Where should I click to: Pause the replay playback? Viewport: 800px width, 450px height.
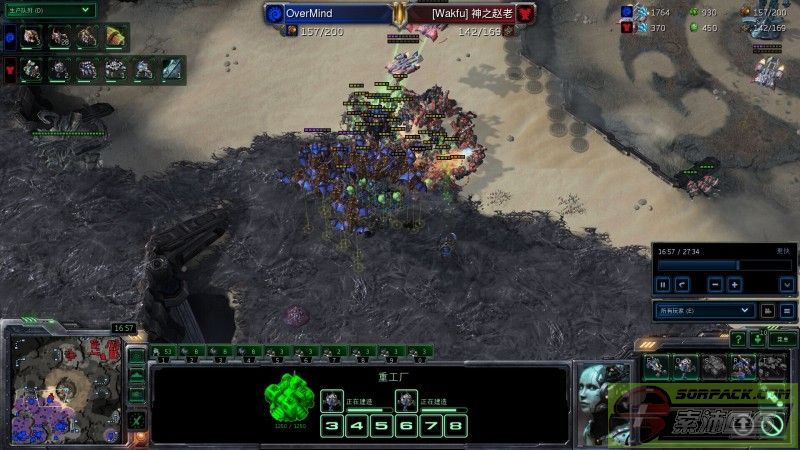coord(662,284)
